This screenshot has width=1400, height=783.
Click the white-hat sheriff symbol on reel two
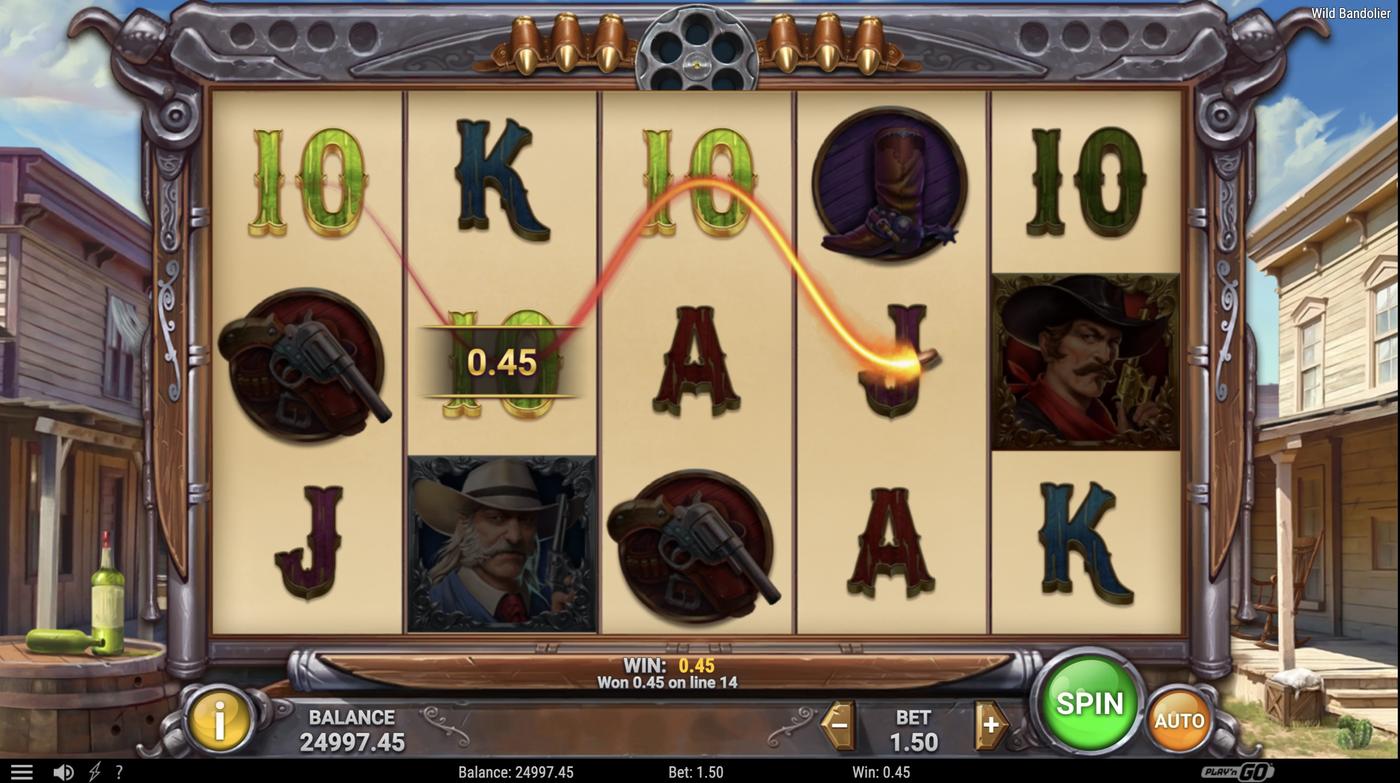click(x=502, y=543)
